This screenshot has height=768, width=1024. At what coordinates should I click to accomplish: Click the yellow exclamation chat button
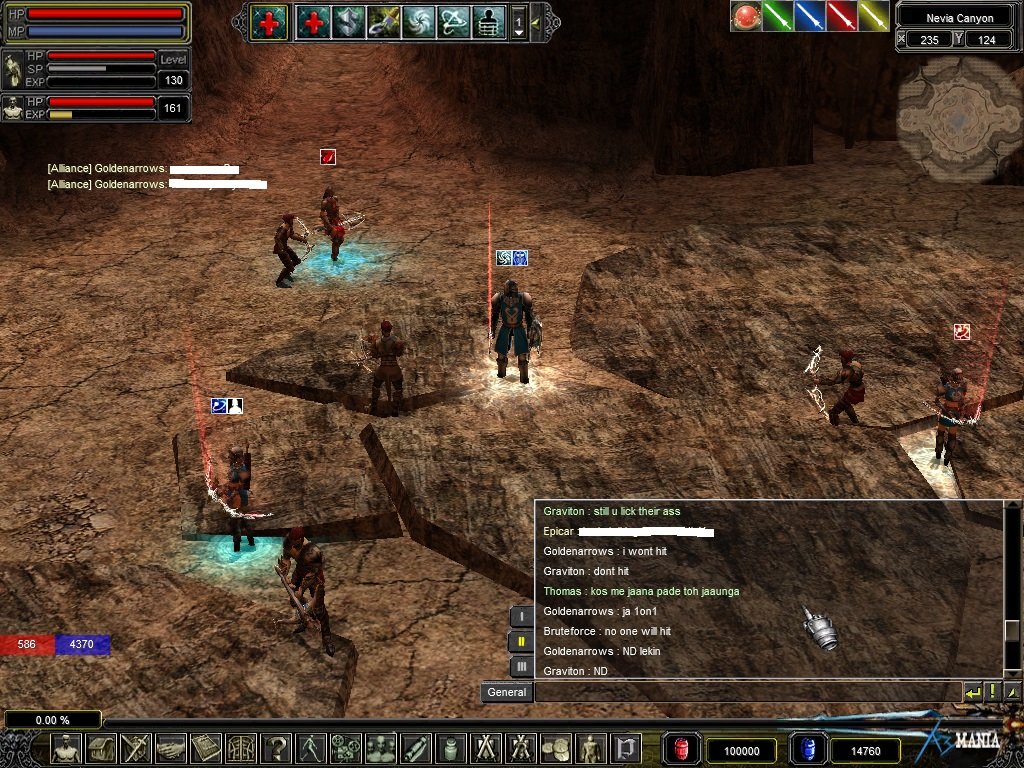[x=993, y=692]
